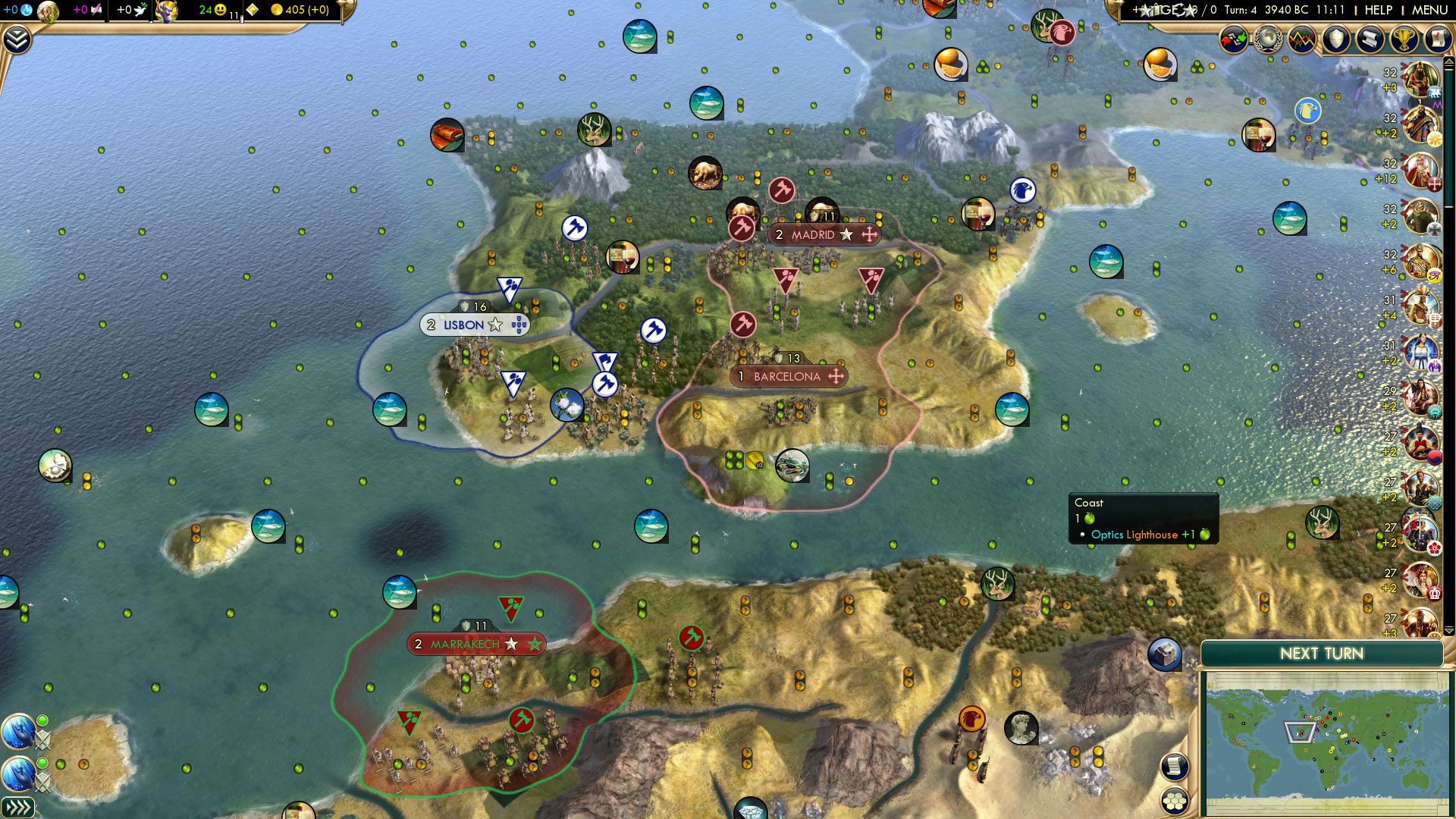
Task: Click the gold coin treasury icon showing 405
Action: pos(277,10)
